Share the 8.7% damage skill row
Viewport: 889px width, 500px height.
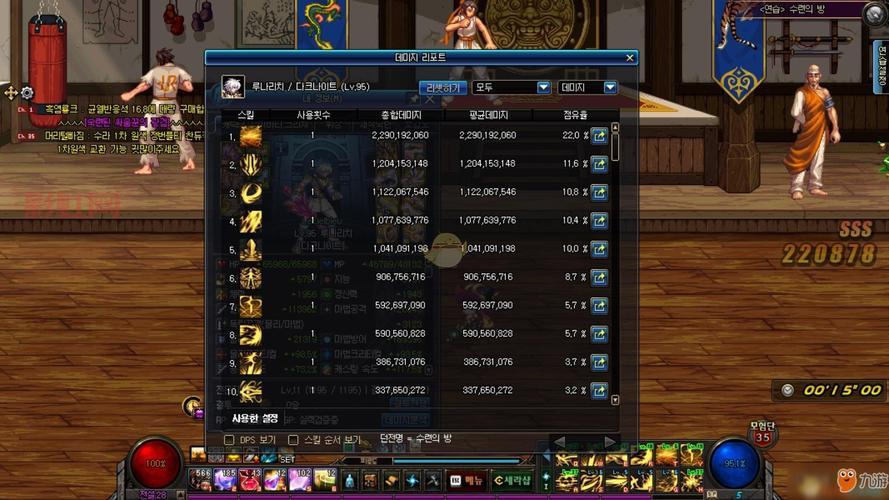click(x=599, y=277)
